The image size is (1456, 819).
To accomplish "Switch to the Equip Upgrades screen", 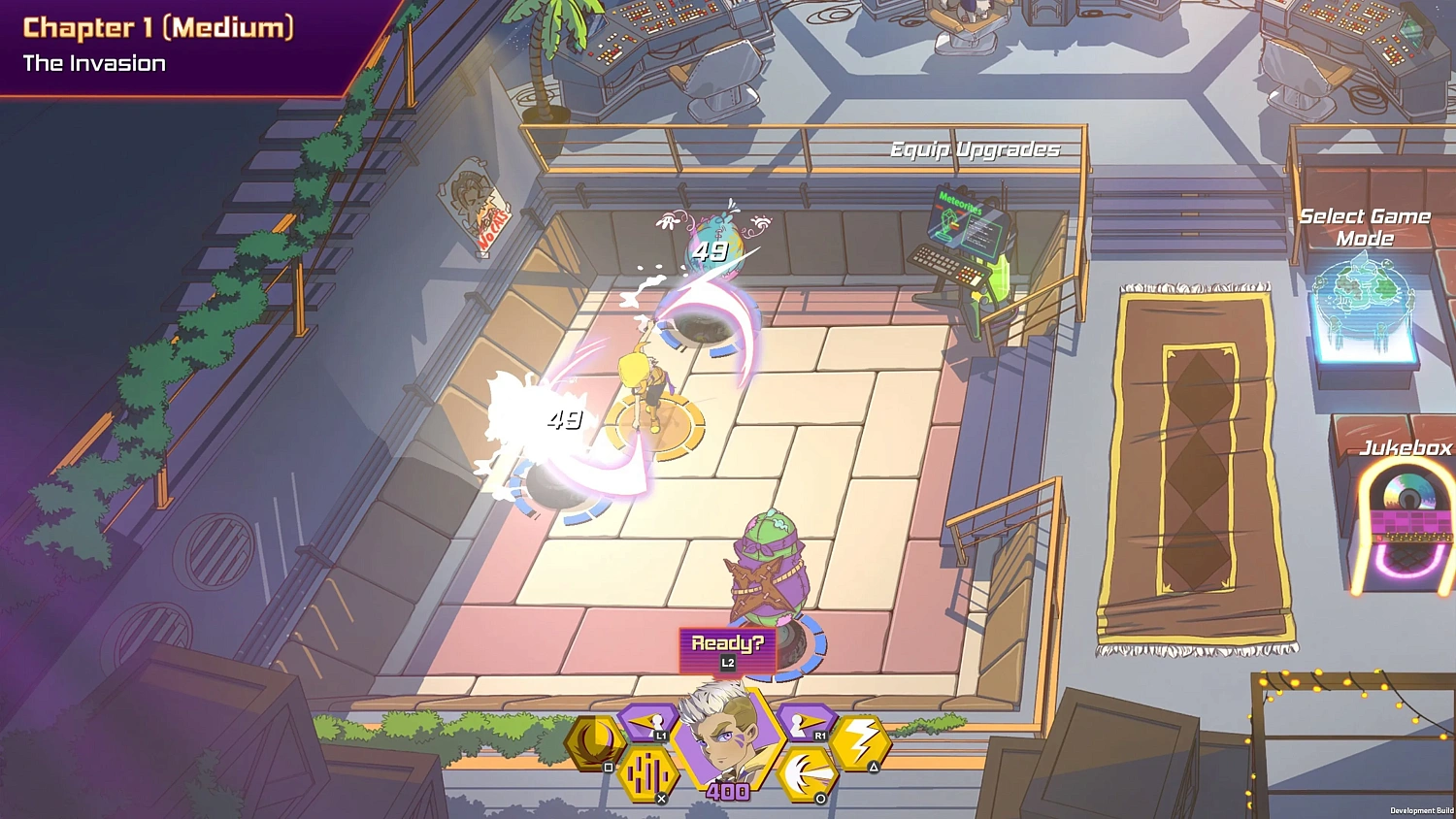I will click(x=974, y=149).
